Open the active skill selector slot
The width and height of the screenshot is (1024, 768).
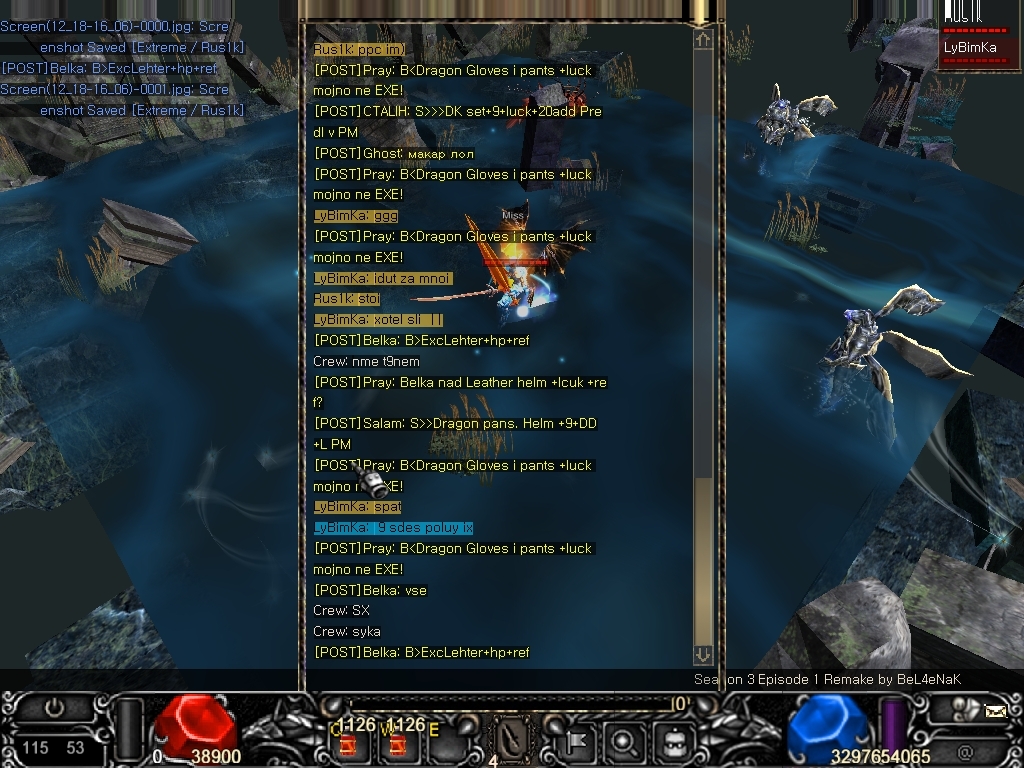(x=513, y=739)
